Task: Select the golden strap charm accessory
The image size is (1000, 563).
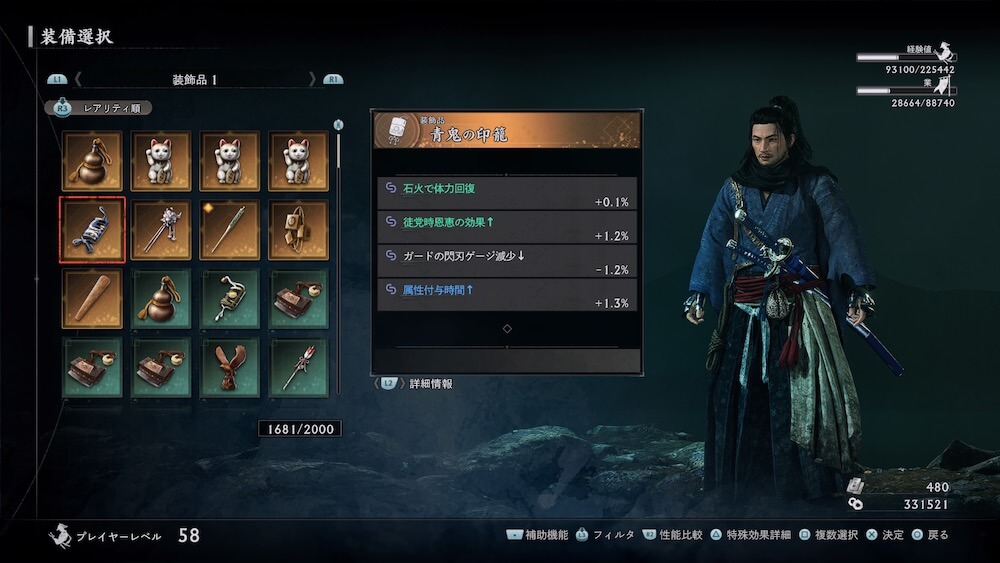Action: click(298, 230)
